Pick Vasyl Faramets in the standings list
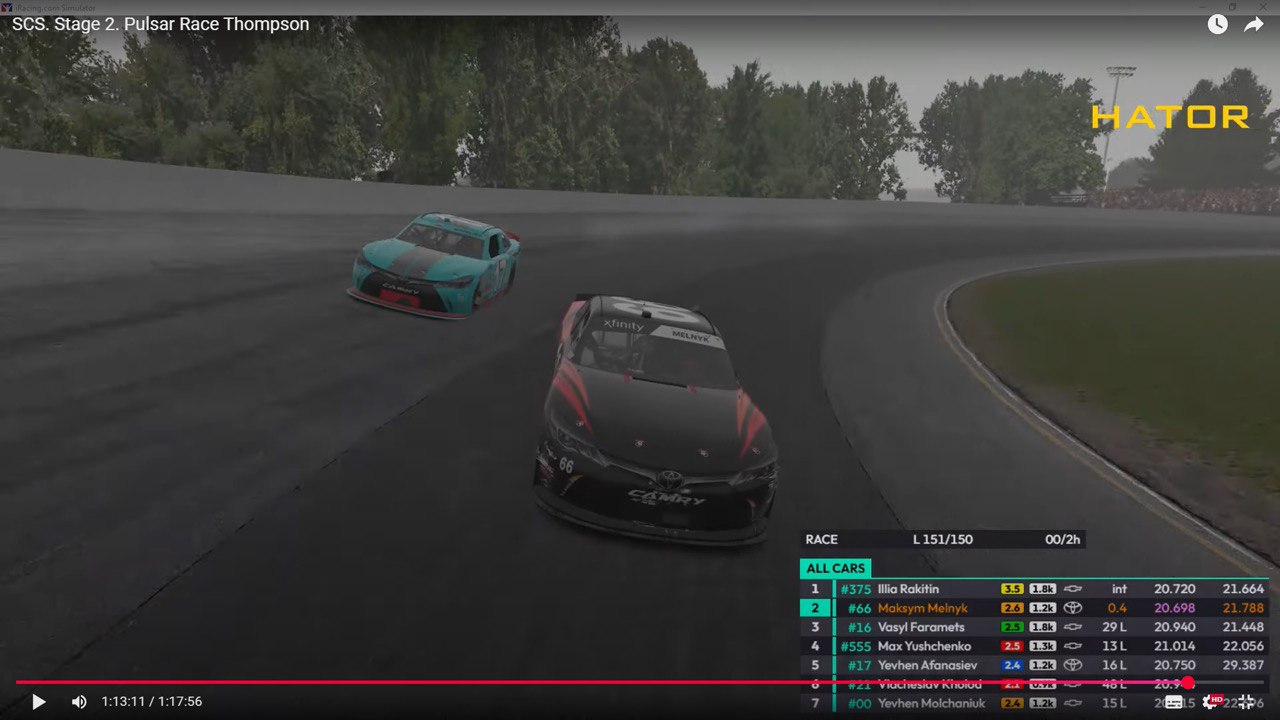The image size is (1280, 720). (x=920, y=627)
